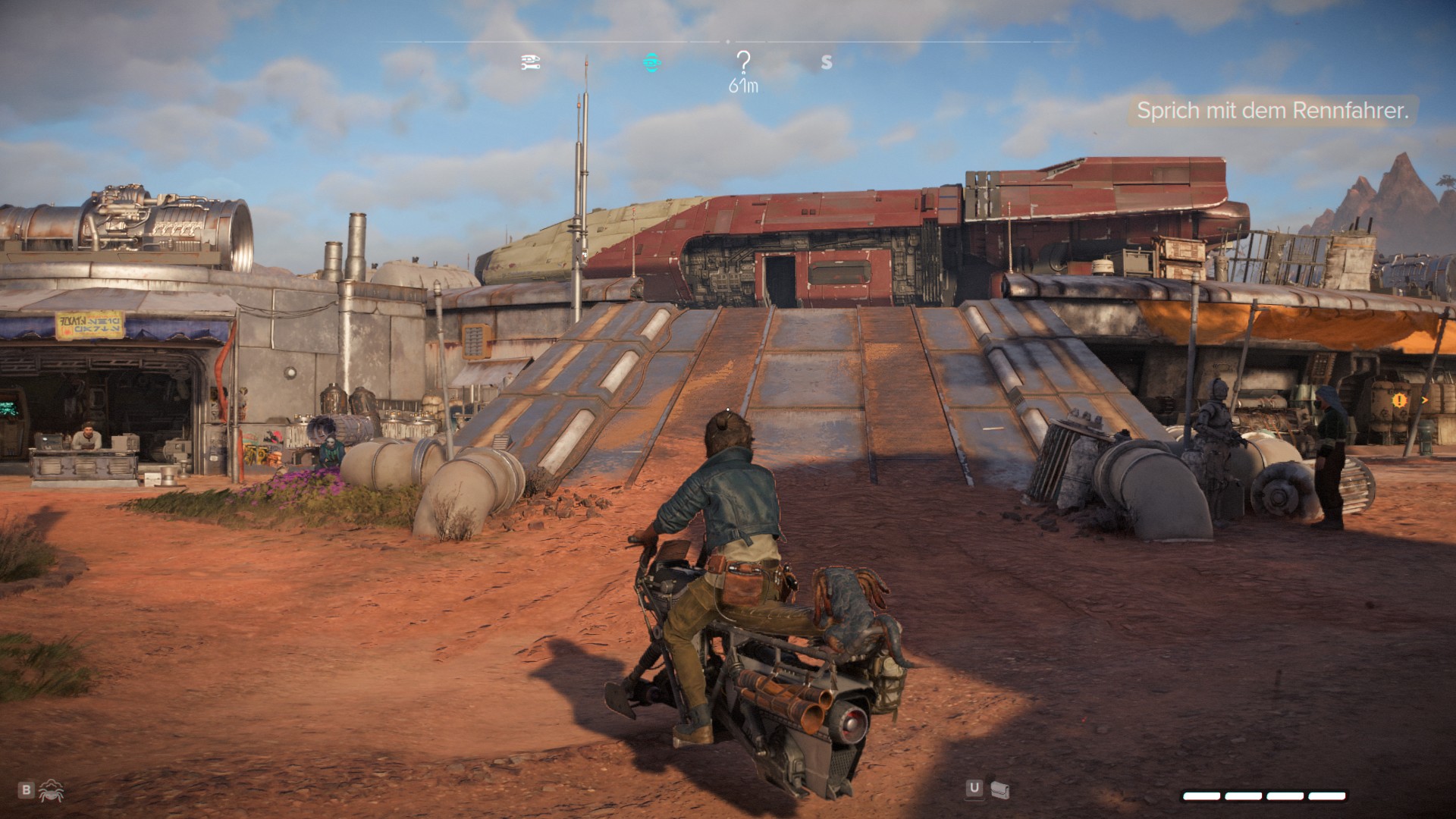Select the speeder mechanic marker on the compass
This screenshot has height=819, width=1456.
coord(531,63)
